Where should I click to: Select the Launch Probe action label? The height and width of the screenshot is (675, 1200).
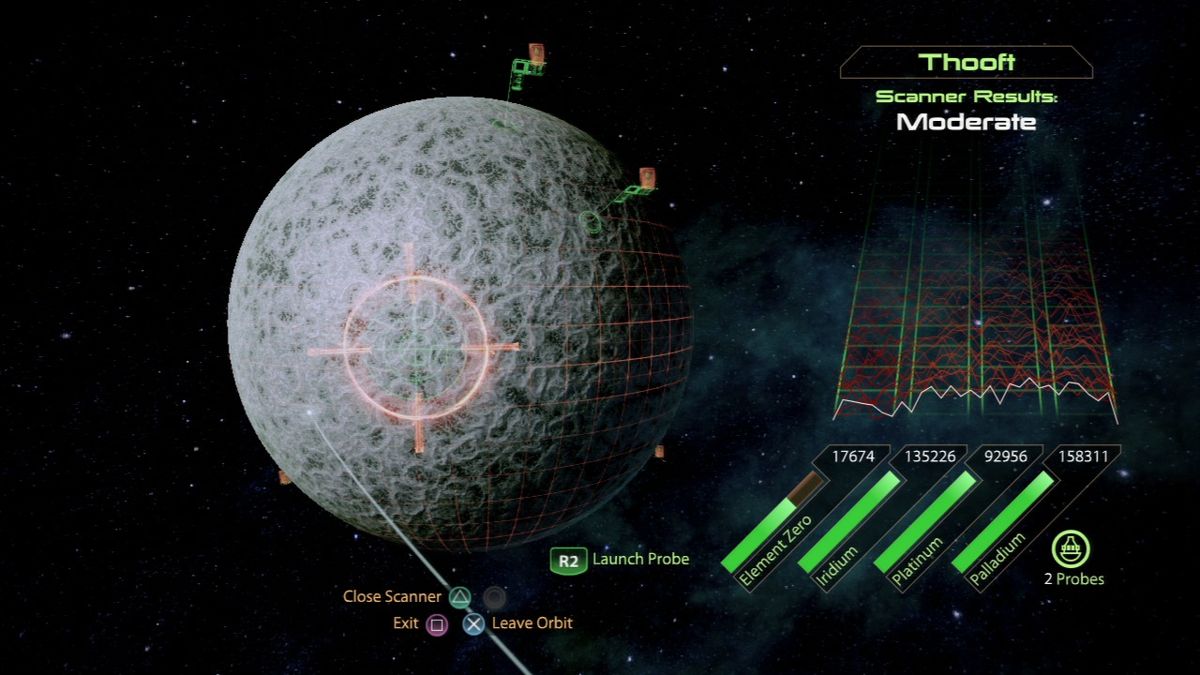(640, 559)
